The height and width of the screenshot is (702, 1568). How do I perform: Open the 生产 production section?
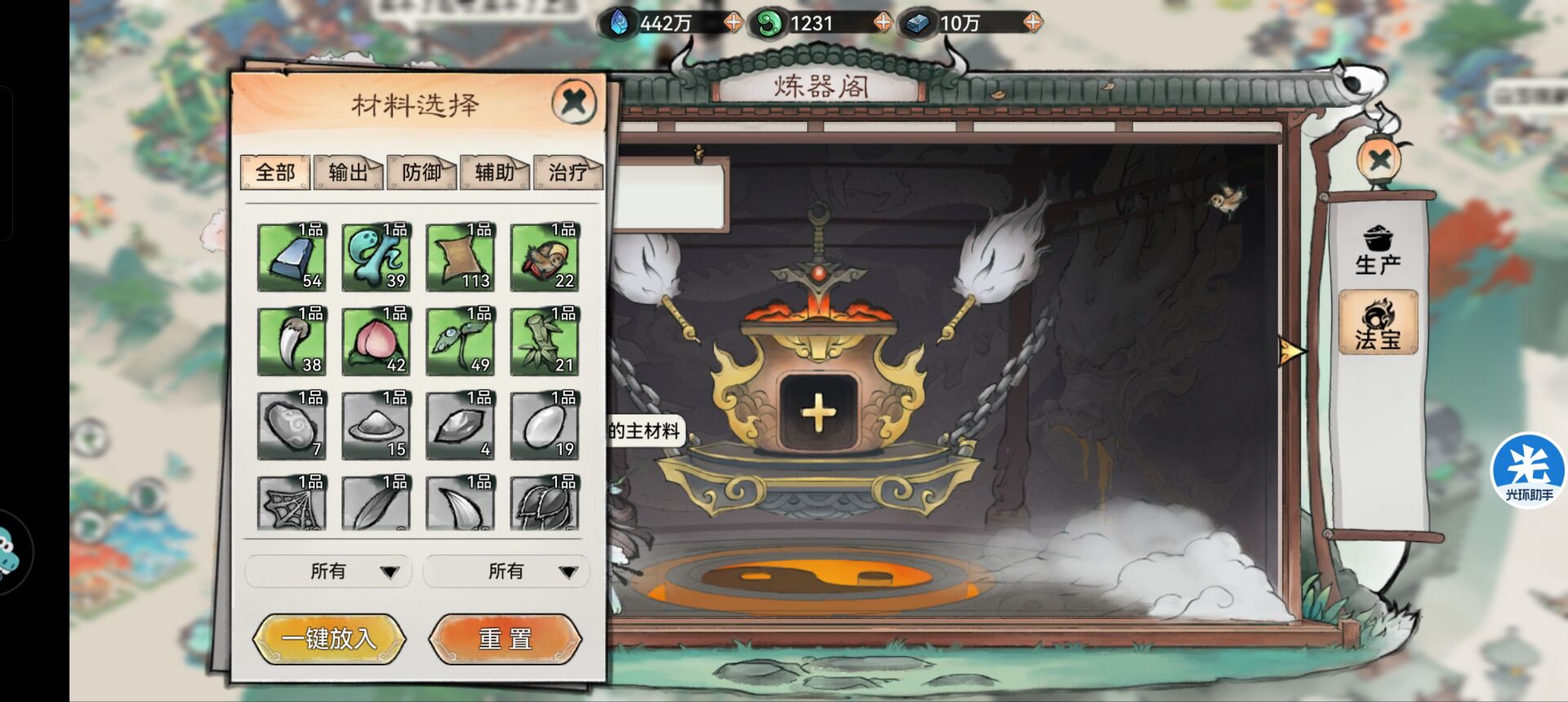pos(1378,251)
